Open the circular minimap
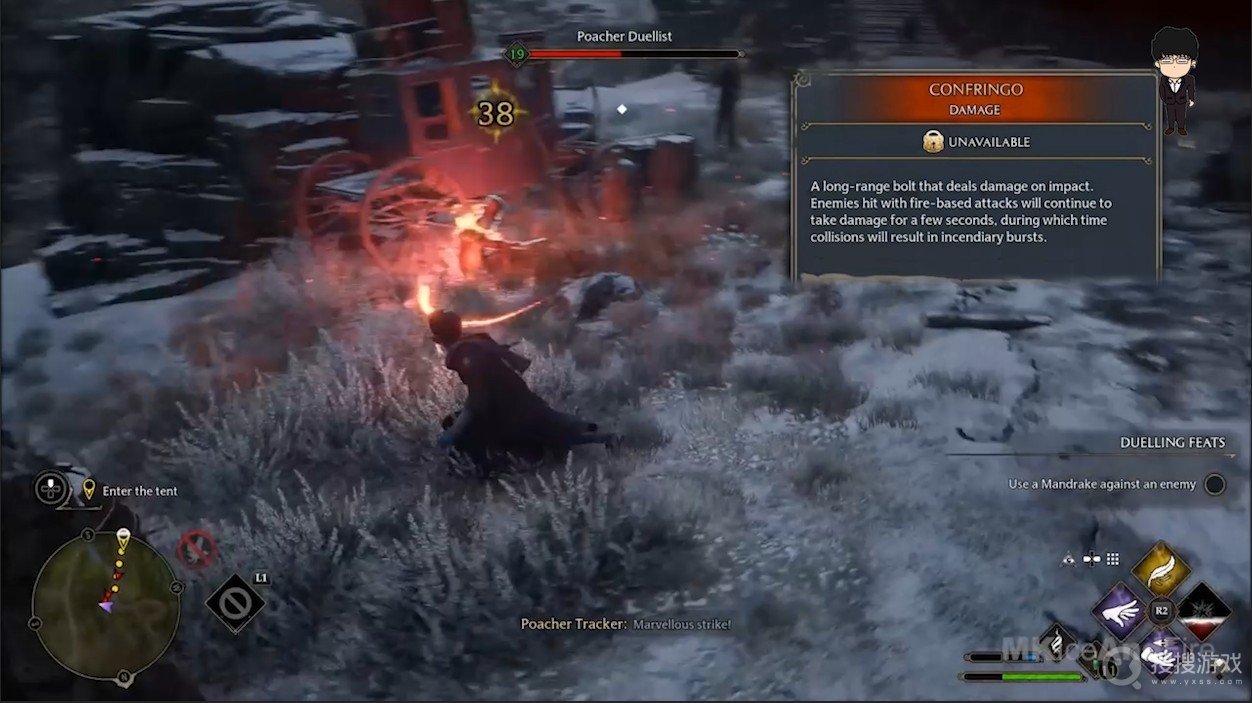The height and width of the screenshot is (703, 1252). 105,604
